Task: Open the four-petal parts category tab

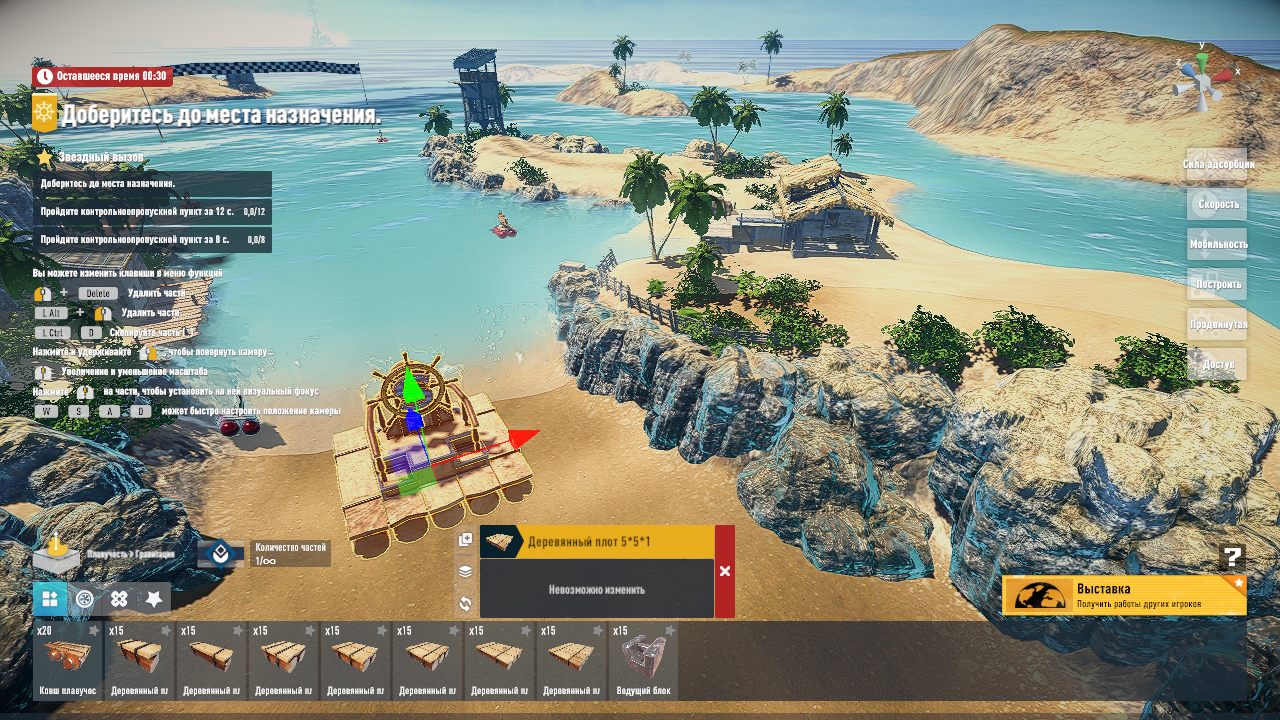Action: 119,599
